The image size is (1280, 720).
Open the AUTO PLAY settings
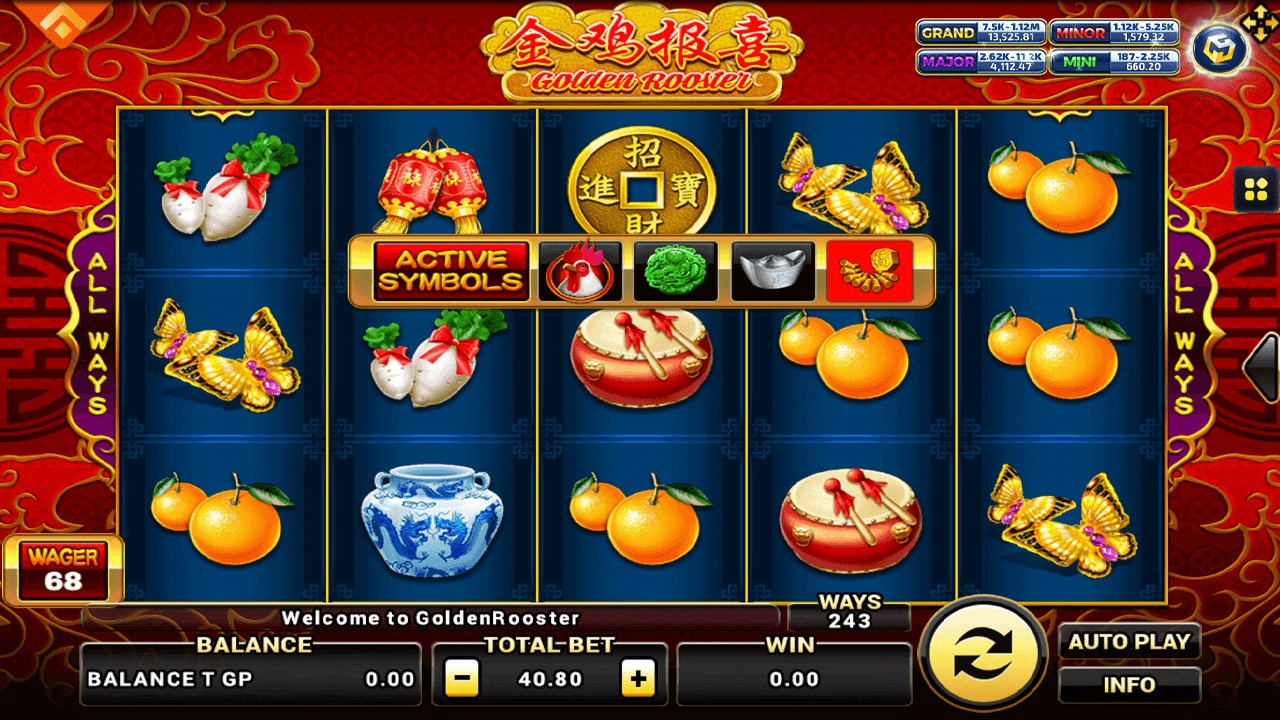pyautogui.click(x=1131, y=641)
